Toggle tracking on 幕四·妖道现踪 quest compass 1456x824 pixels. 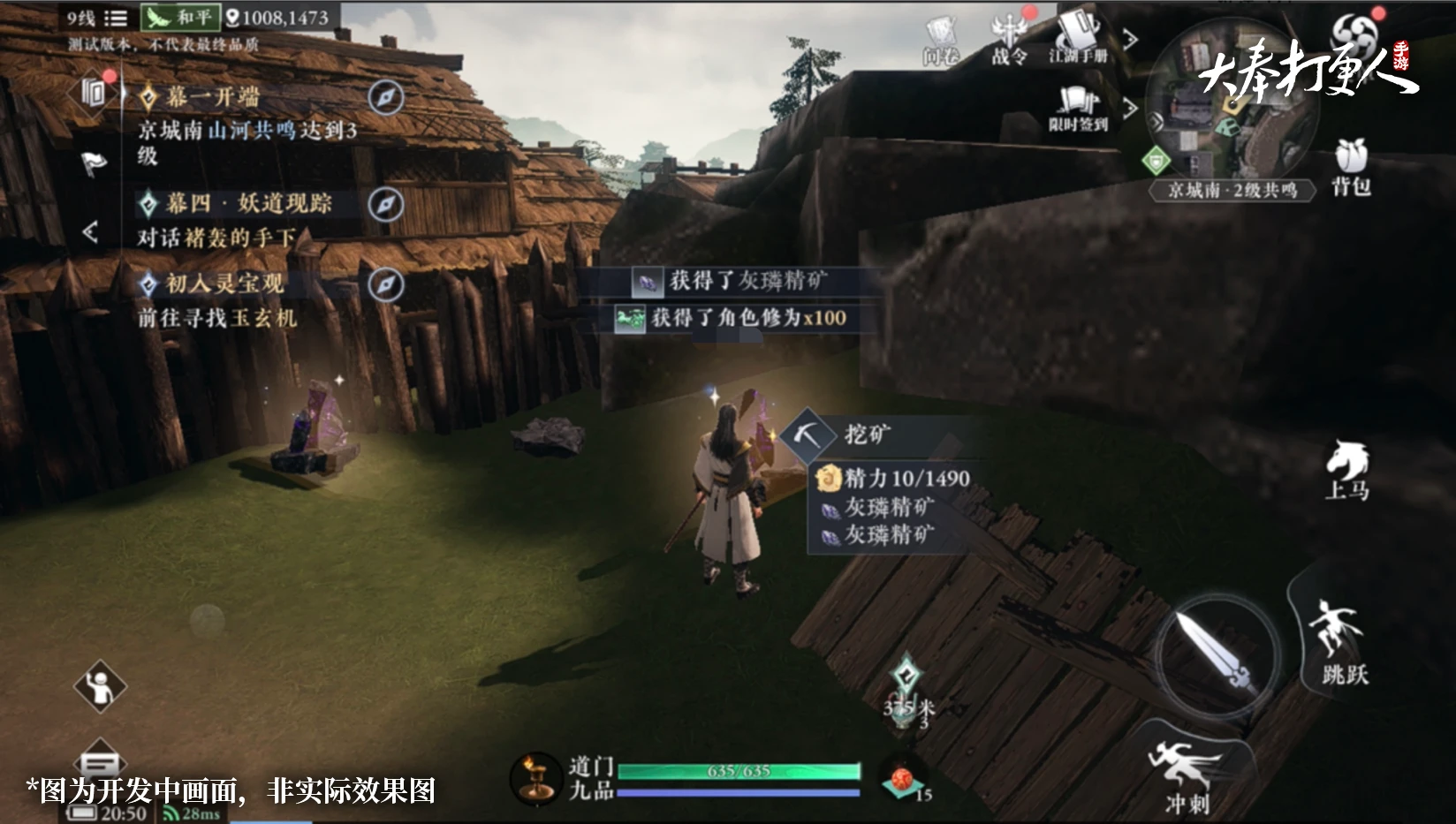[x=386, y=204]
